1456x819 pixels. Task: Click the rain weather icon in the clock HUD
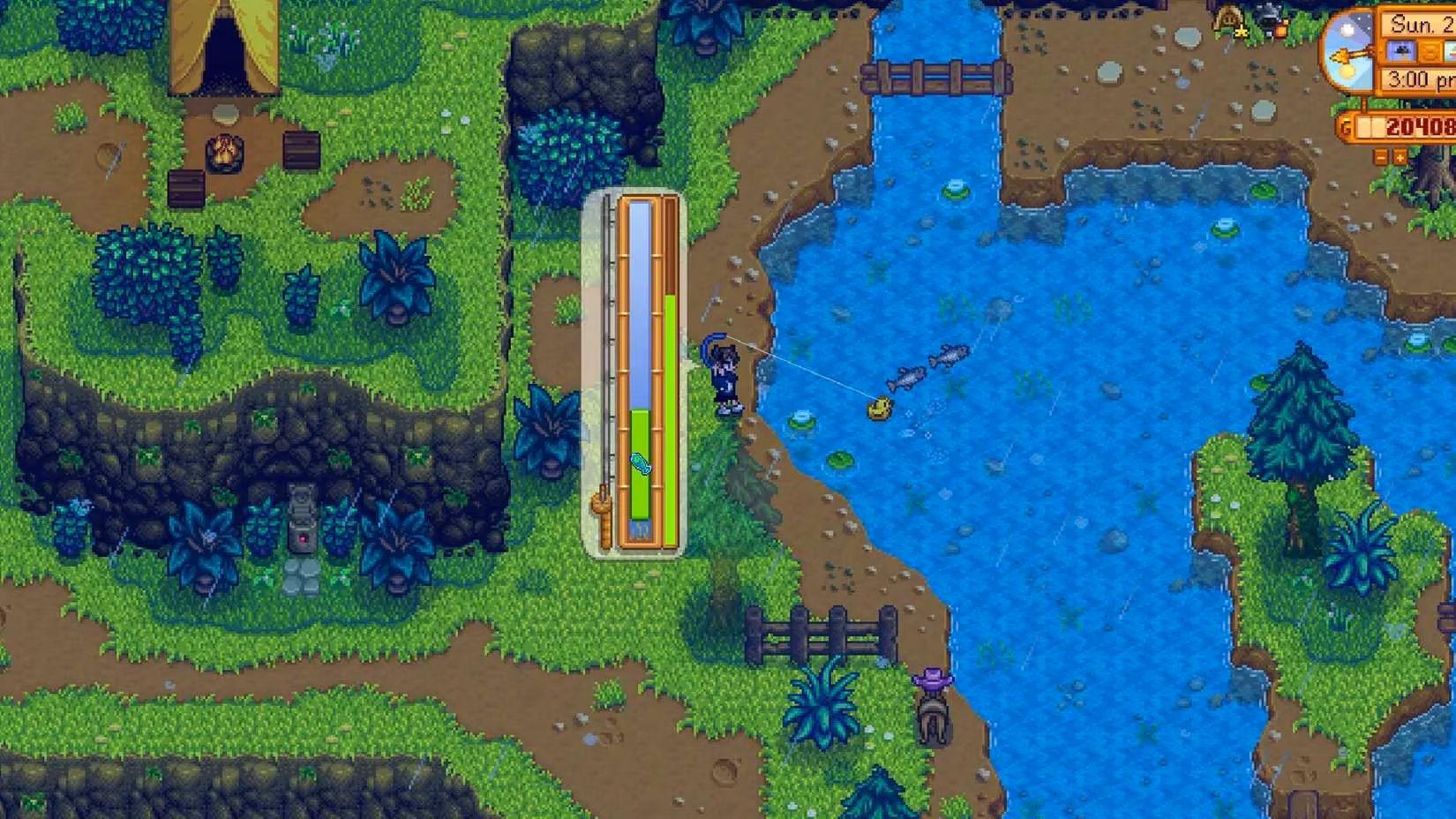1401,50
